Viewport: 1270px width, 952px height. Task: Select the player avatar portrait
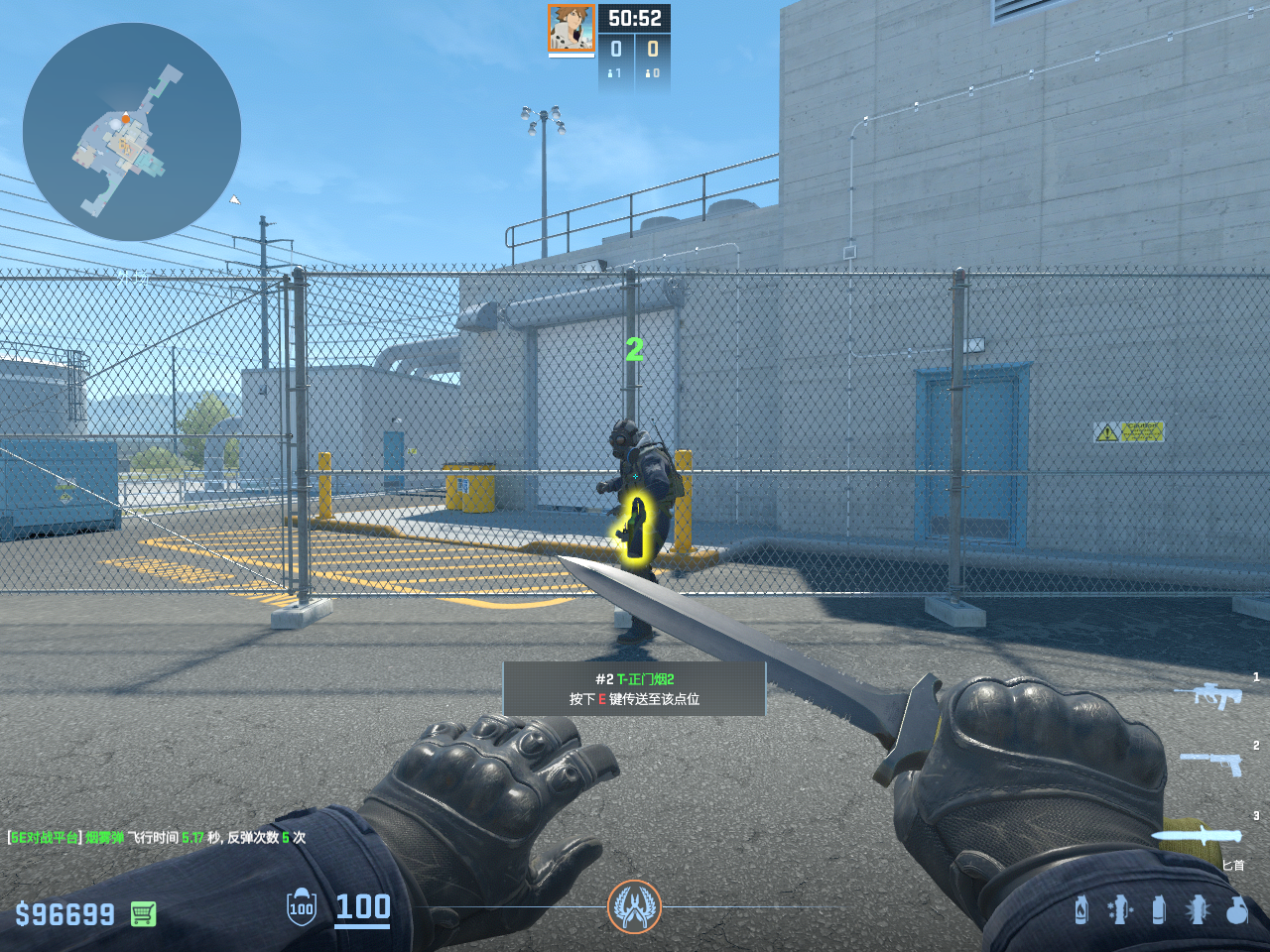571,29
